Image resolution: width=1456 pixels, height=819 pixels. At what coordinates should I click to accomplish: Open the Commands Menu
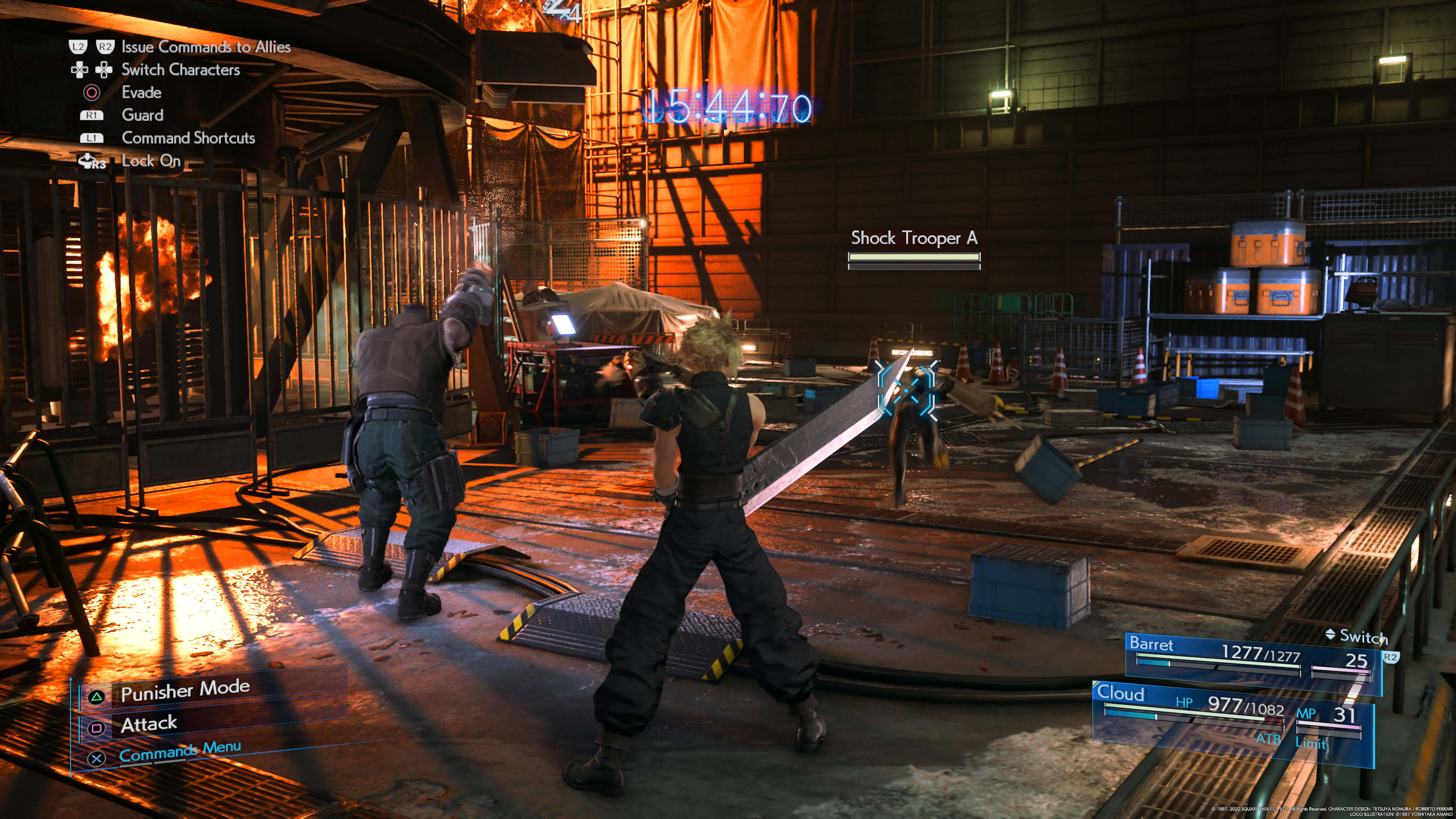[180, 752]
